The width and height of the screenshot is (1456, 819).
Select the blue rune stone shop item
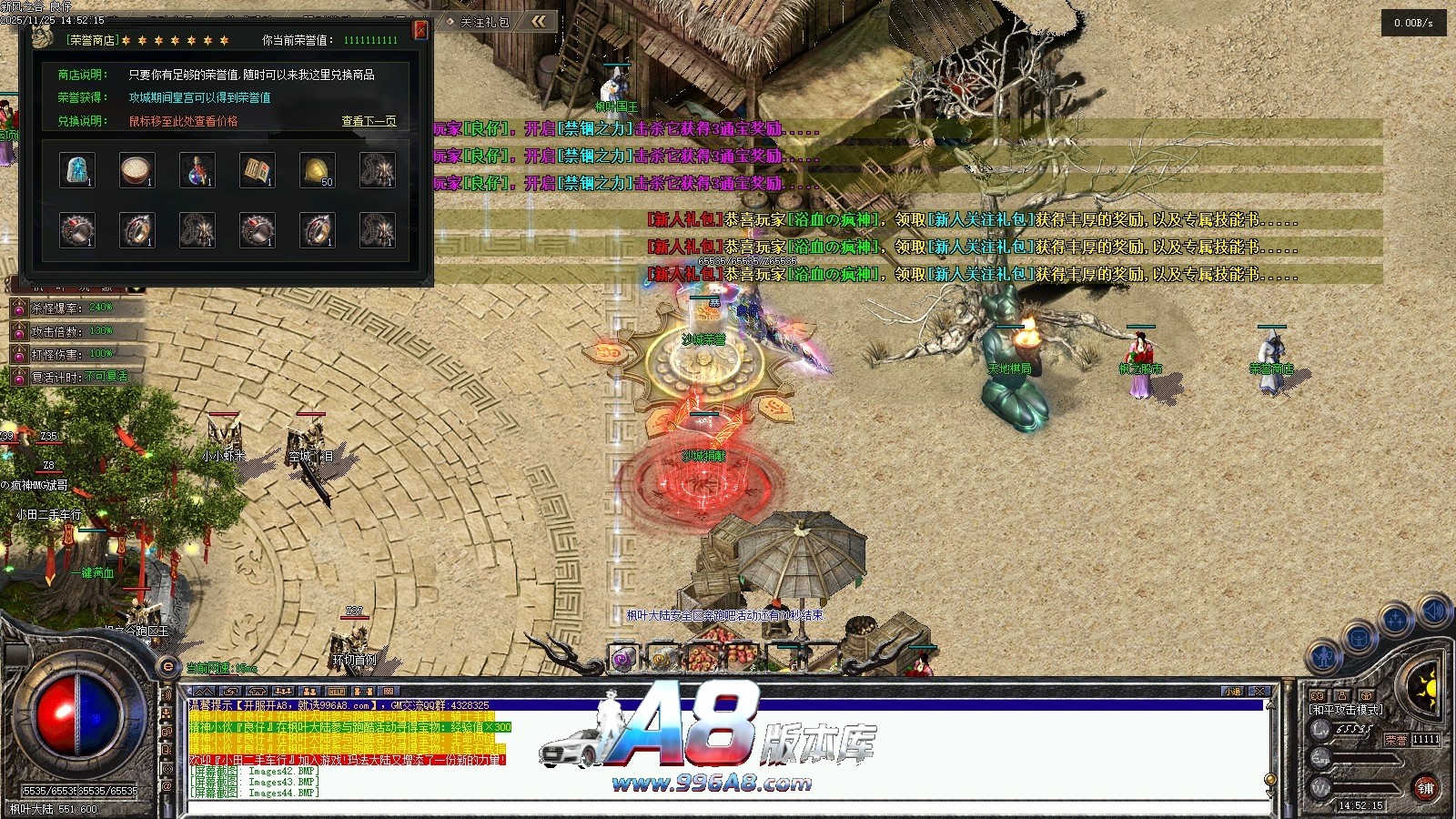pyautogui.click(x=77, y=170)
